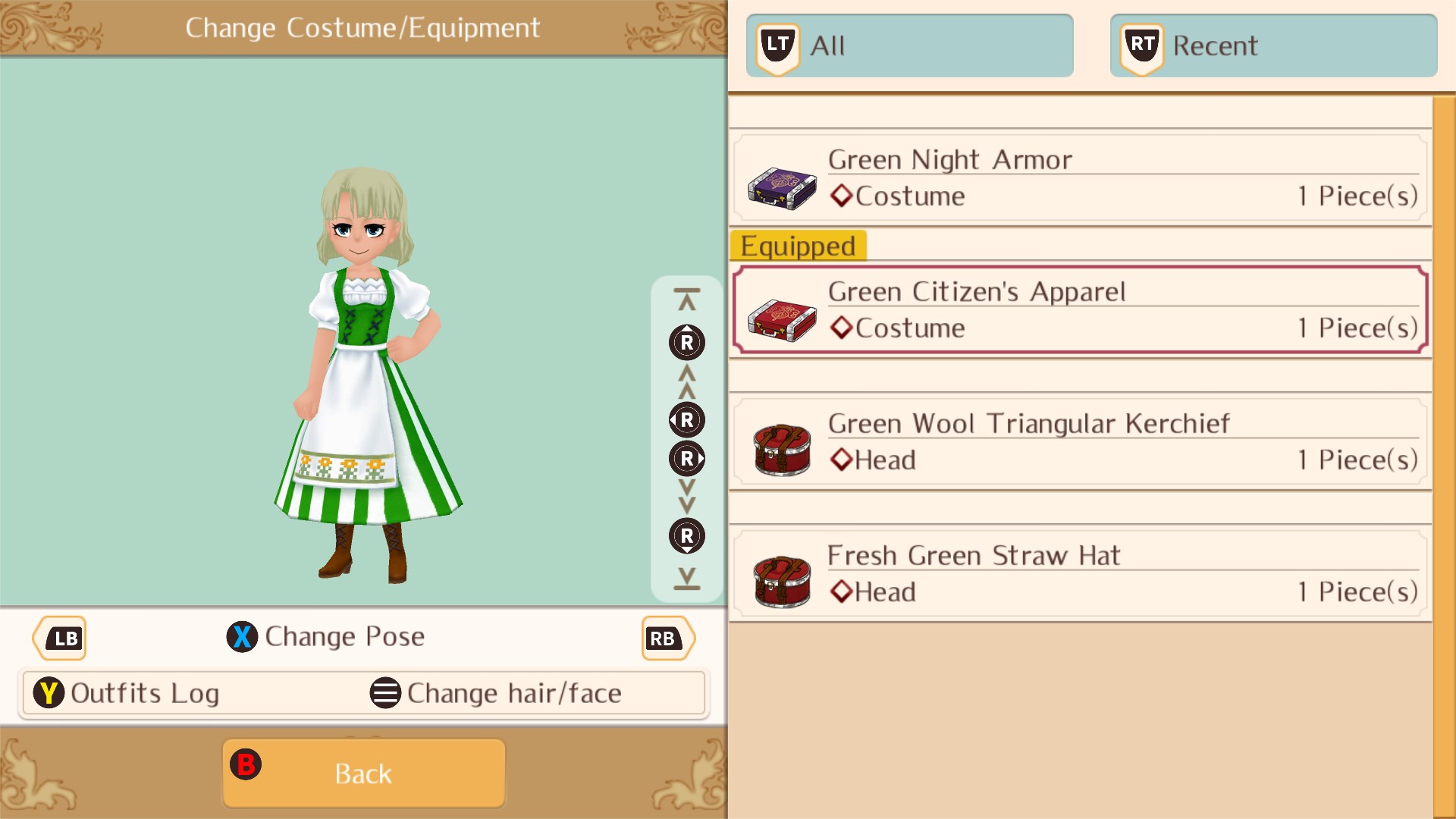The image size is (1456, 819).
Task: Click the Back button
Action: click(362, 772)
